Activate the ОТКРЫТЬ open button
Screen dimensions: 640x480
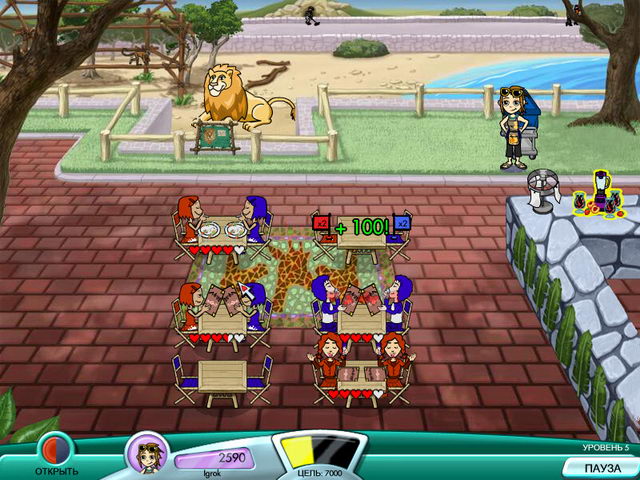coord(55,451)
